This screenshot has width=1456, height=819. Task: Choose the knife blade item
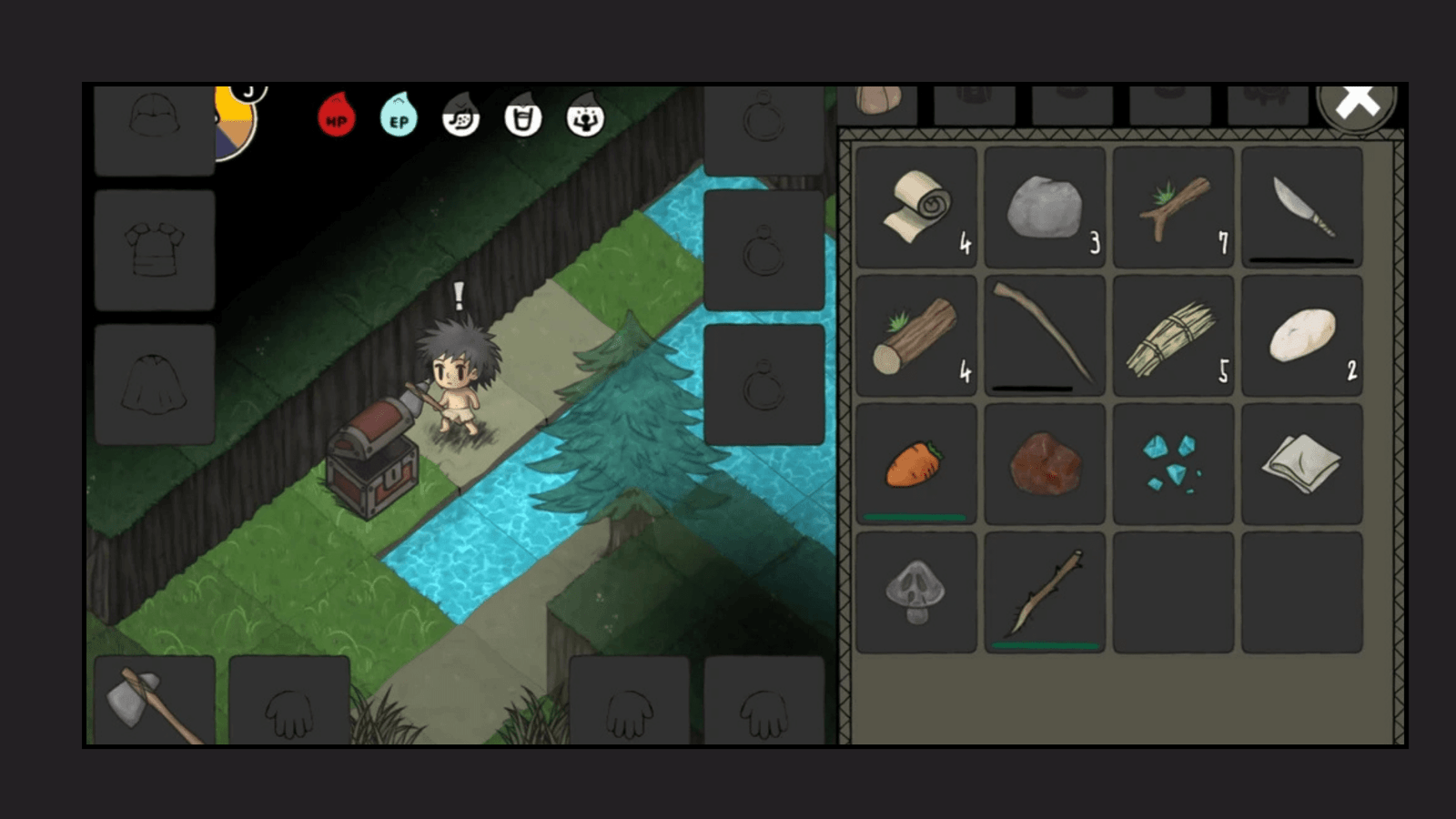[x=1301, y=207]
